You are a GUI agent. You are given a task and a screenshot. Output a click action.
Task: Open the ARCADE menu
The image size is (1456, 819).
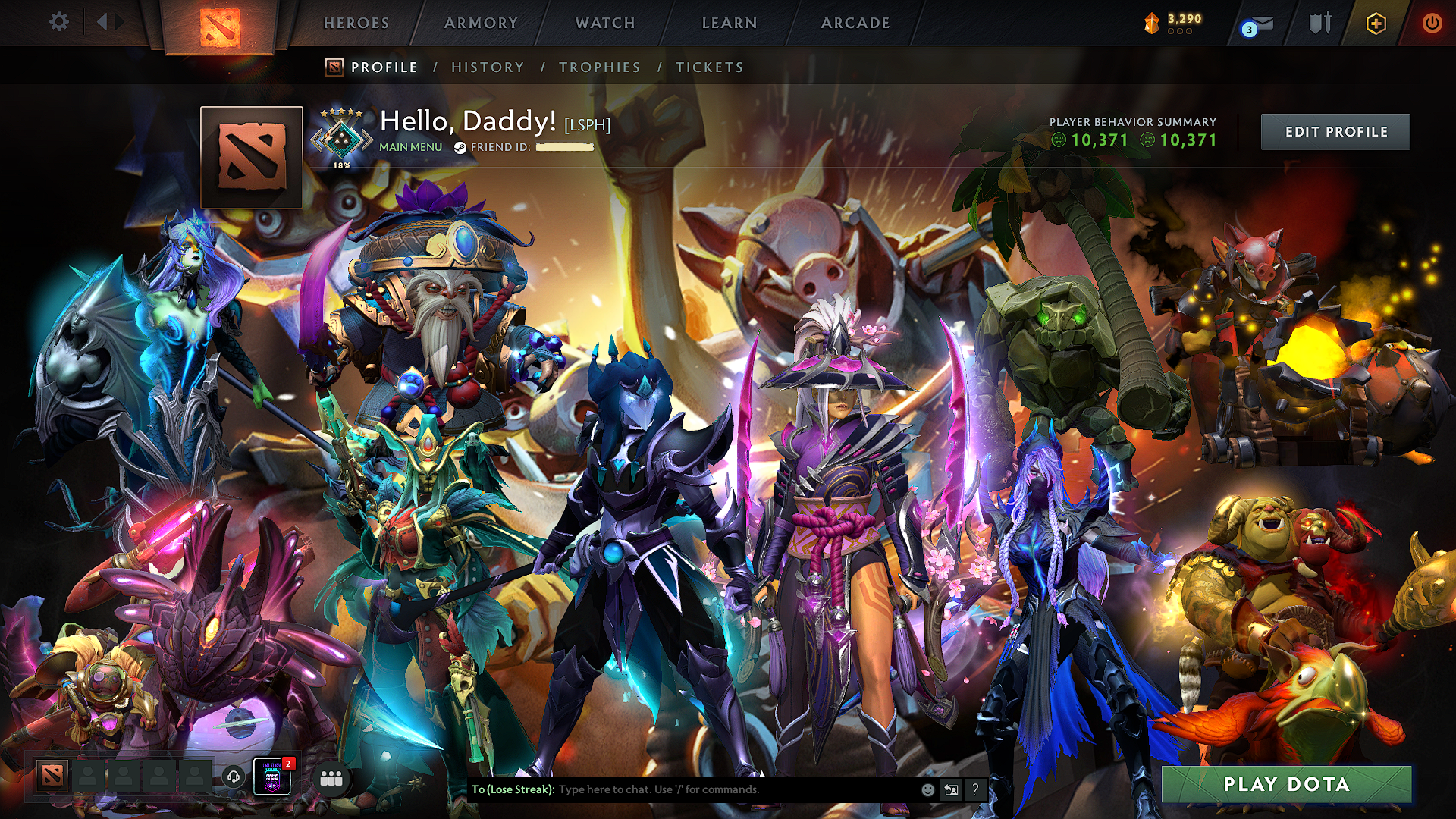[855, 23]
